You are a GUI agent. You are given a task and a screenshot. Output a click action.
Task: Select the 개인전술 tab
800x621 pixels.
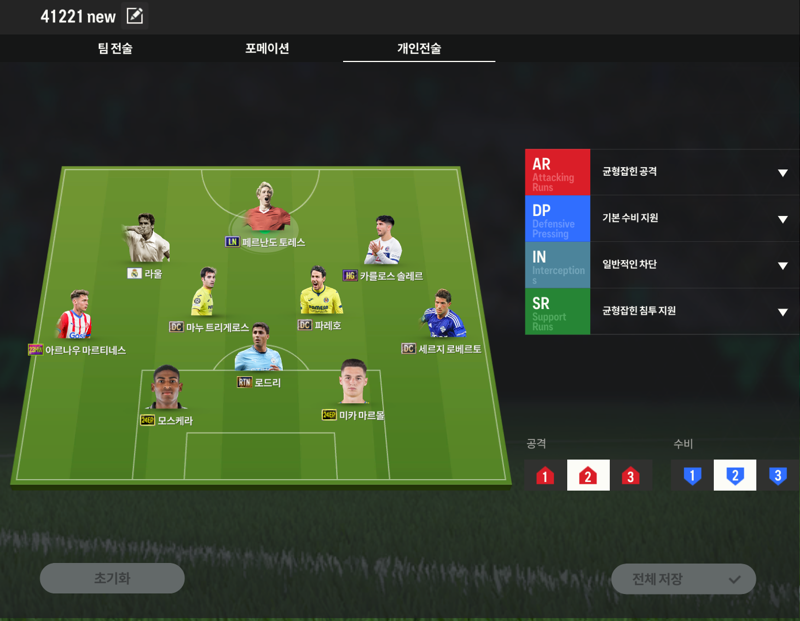pos(419,48)
